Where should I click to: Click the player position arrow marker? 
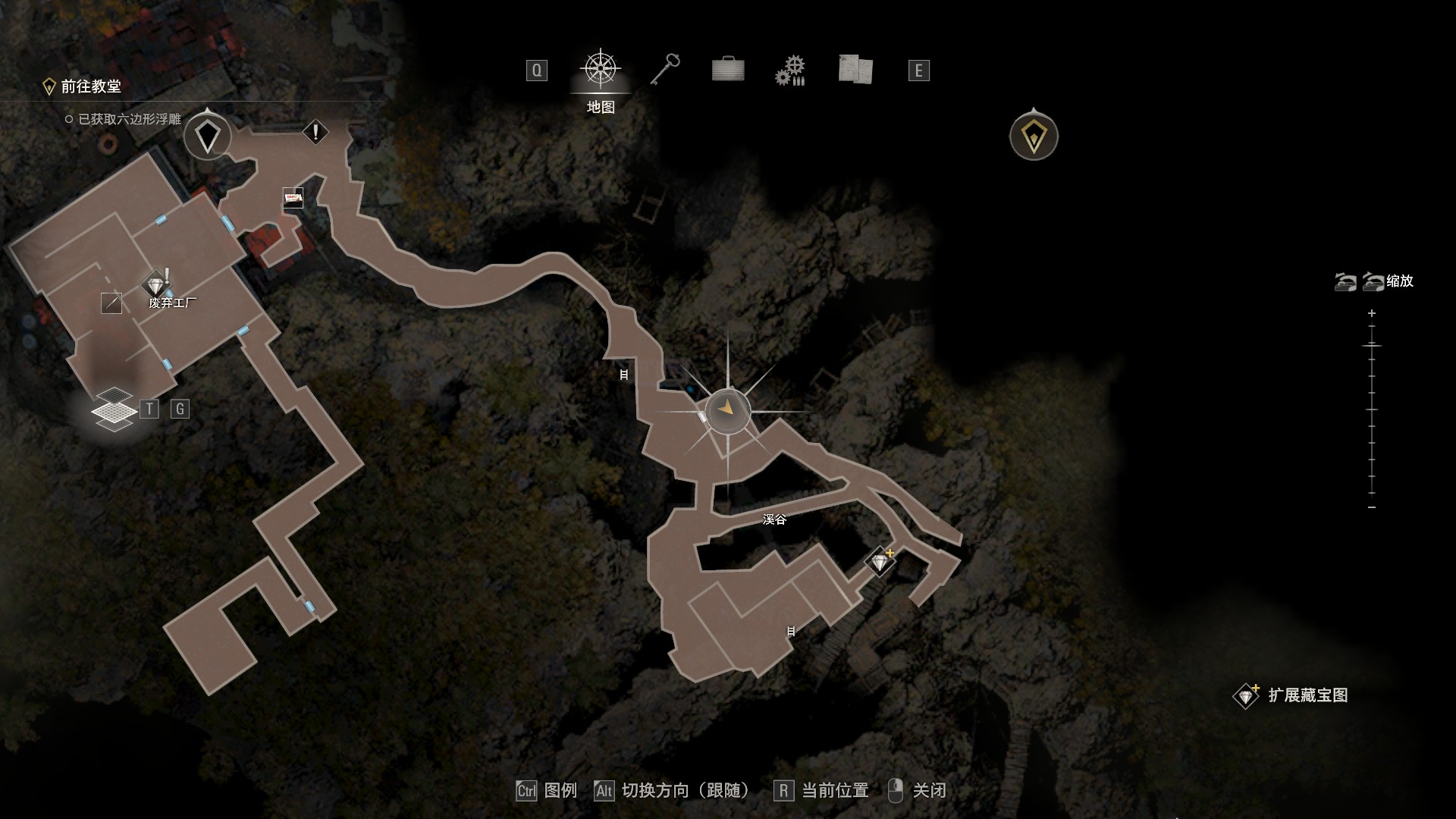[x=727, y=409]
